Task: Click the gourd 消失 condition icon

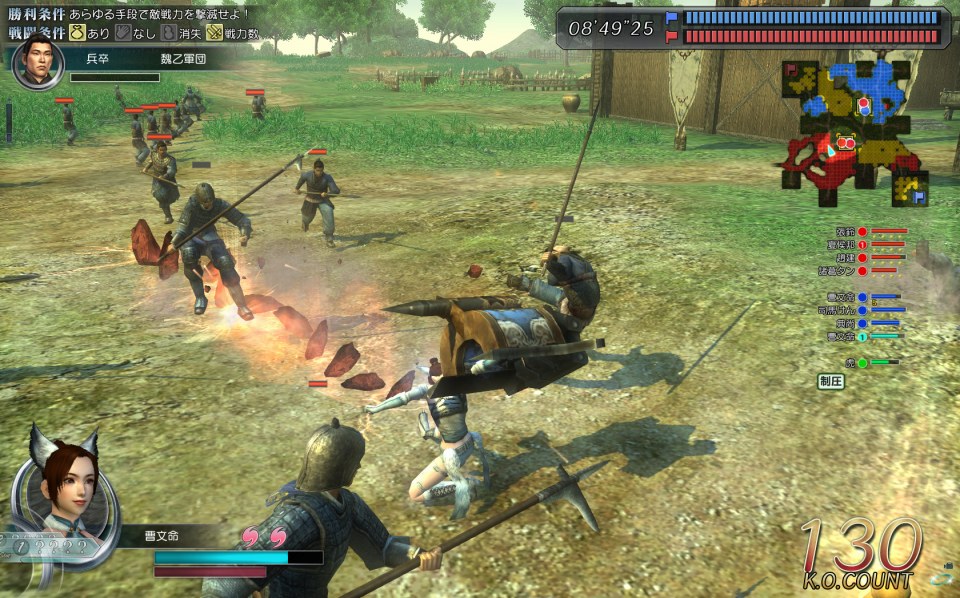Action: (x=168, y=33)
